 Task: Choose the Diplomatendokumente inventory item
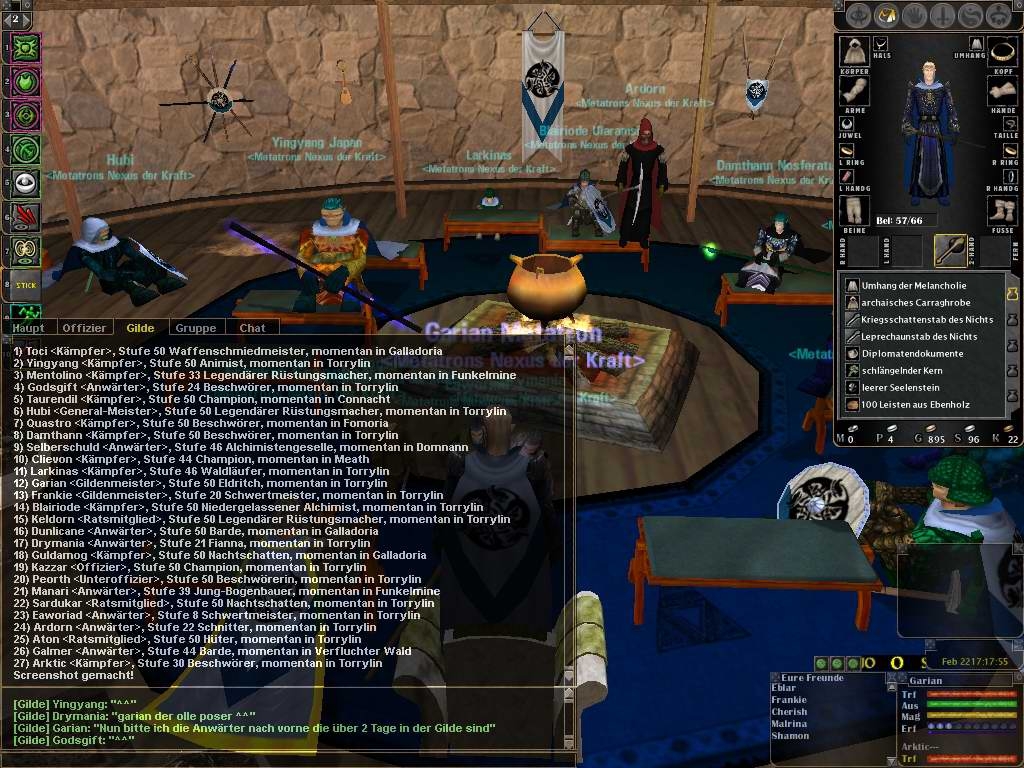912,353
